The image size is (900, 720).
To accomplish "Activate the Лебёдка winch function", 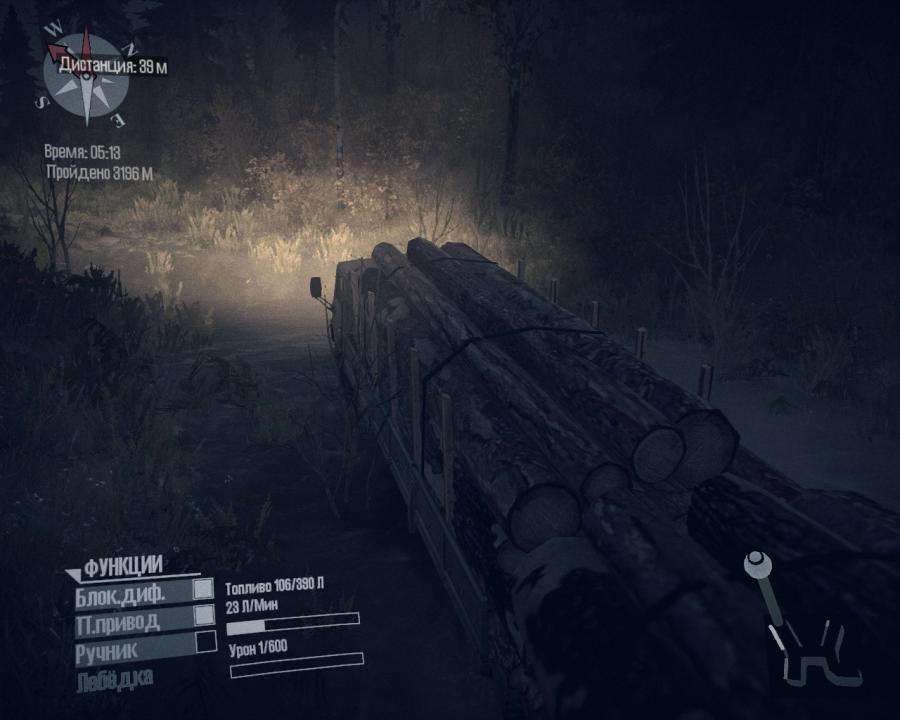I will pos(113,681).
